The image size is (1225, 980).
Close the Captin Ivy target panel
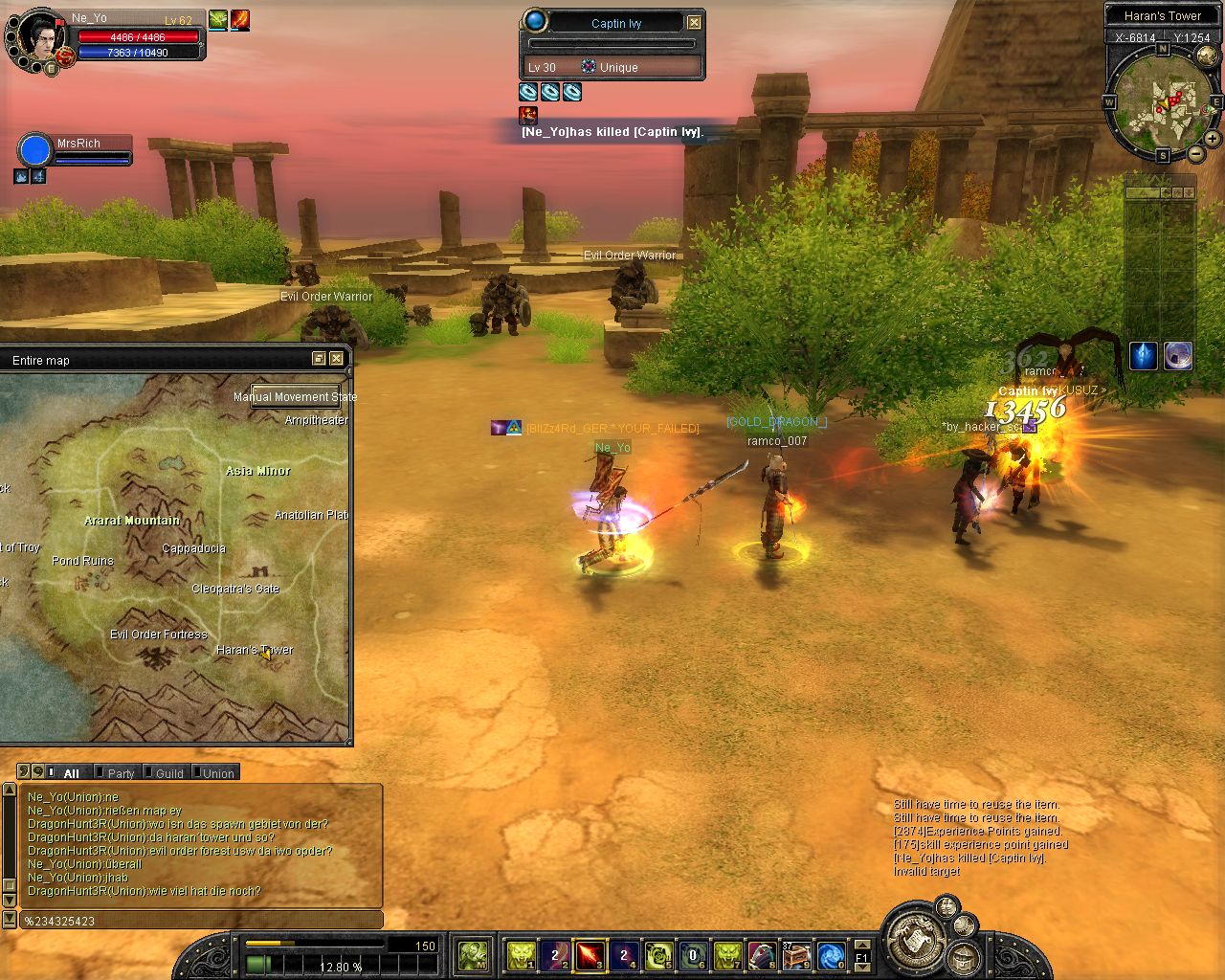[x=695, y=22]
